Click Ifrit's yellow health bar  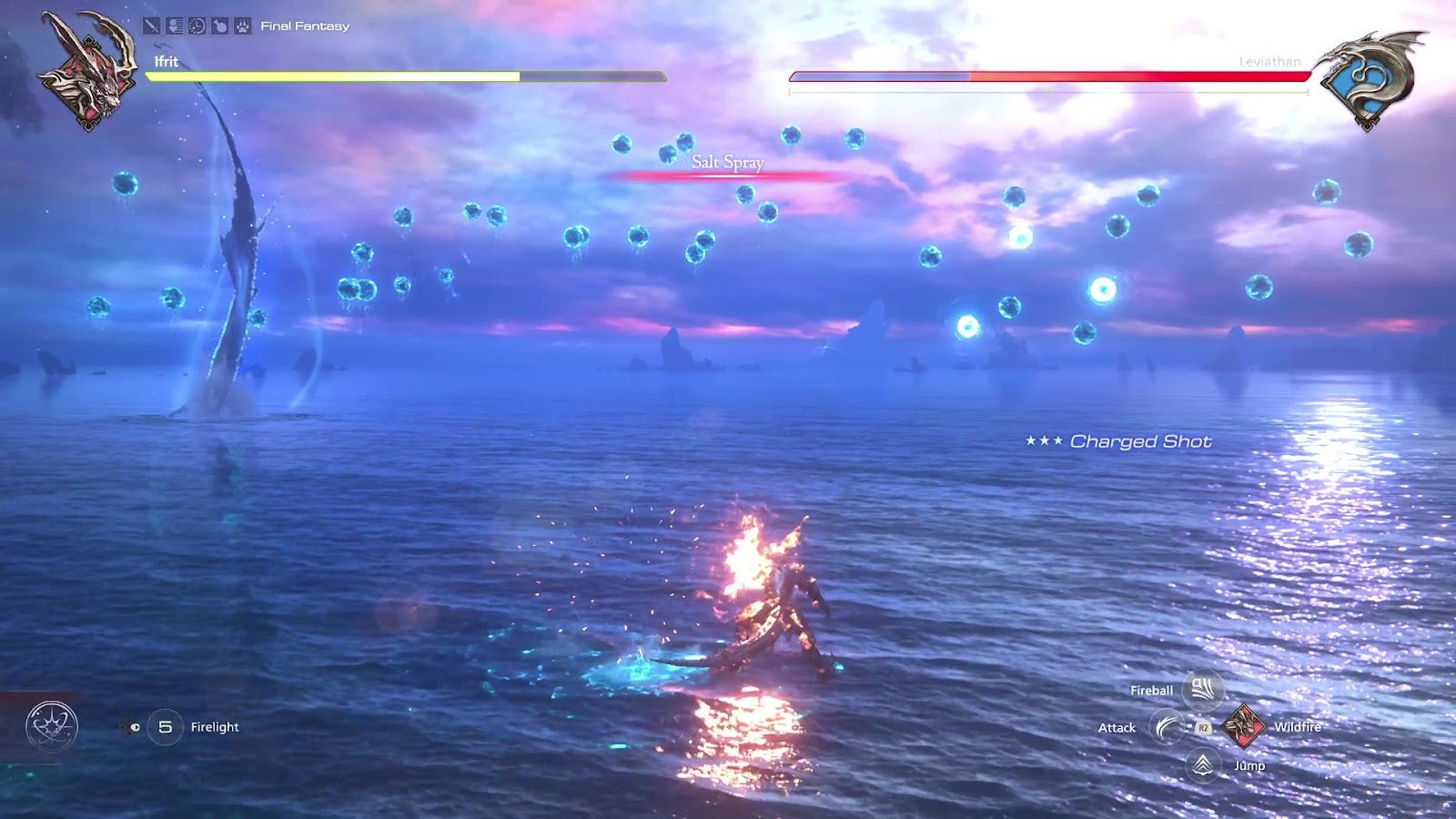point(337,77)
